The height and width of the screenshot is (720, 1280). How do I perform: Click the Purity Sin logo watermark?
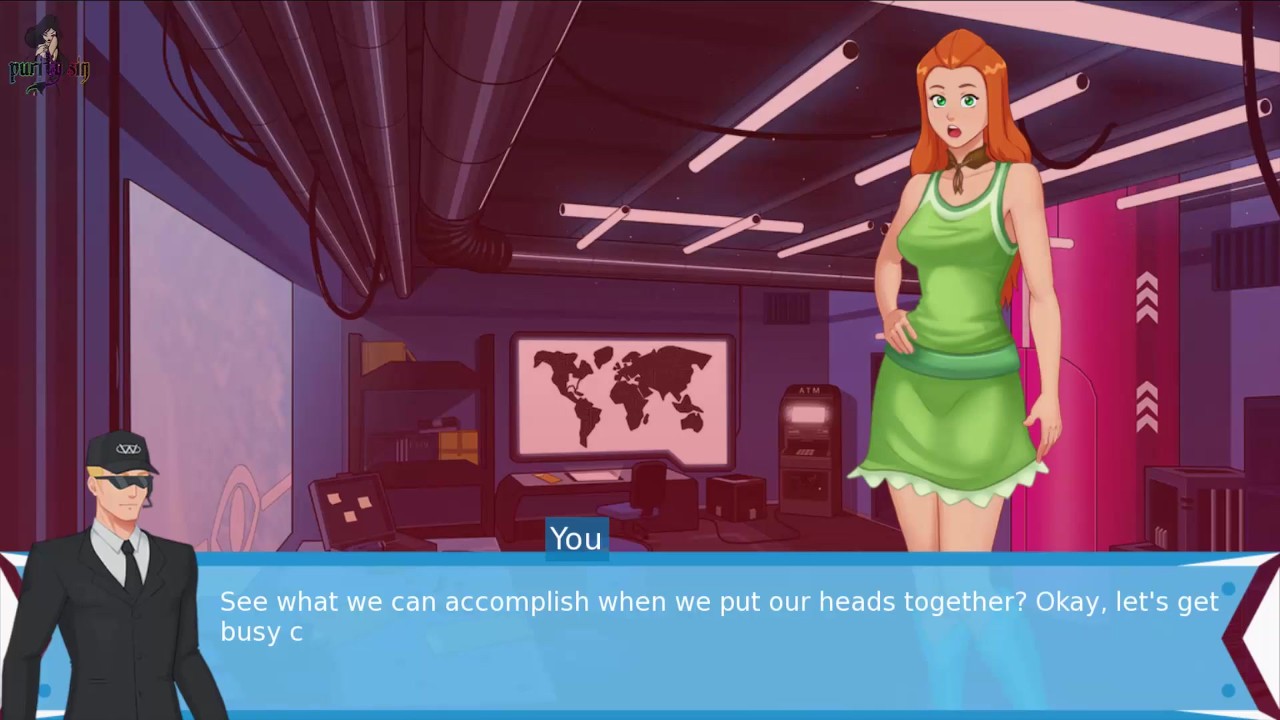click(x=48, y=60)
